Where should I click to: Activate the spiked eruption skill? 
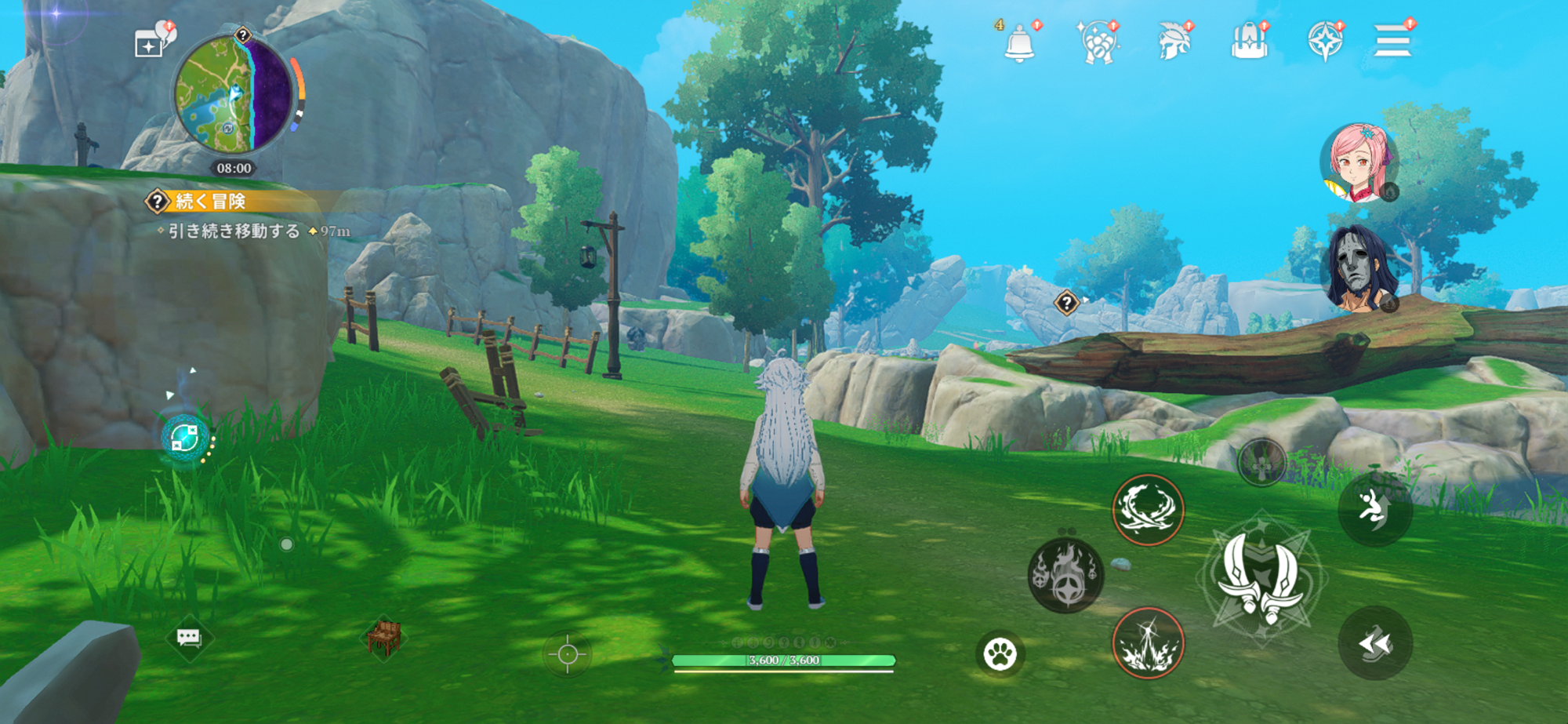click(1148, 643)
